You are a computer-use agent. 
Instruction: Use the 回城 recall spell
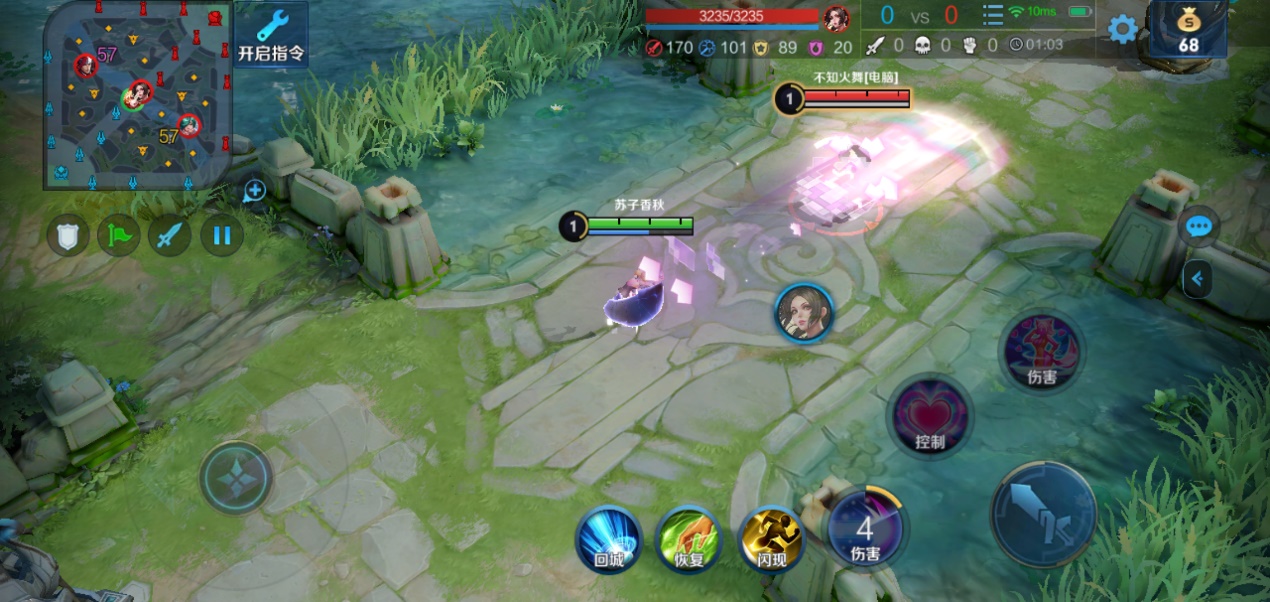[x=608, y=539]
